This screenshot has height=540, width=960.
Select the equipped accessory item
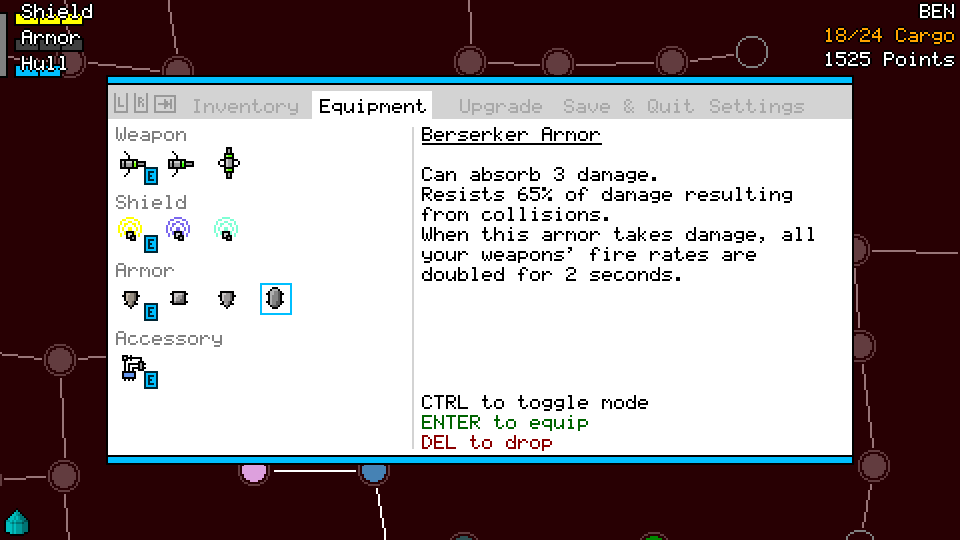[132, 367]
